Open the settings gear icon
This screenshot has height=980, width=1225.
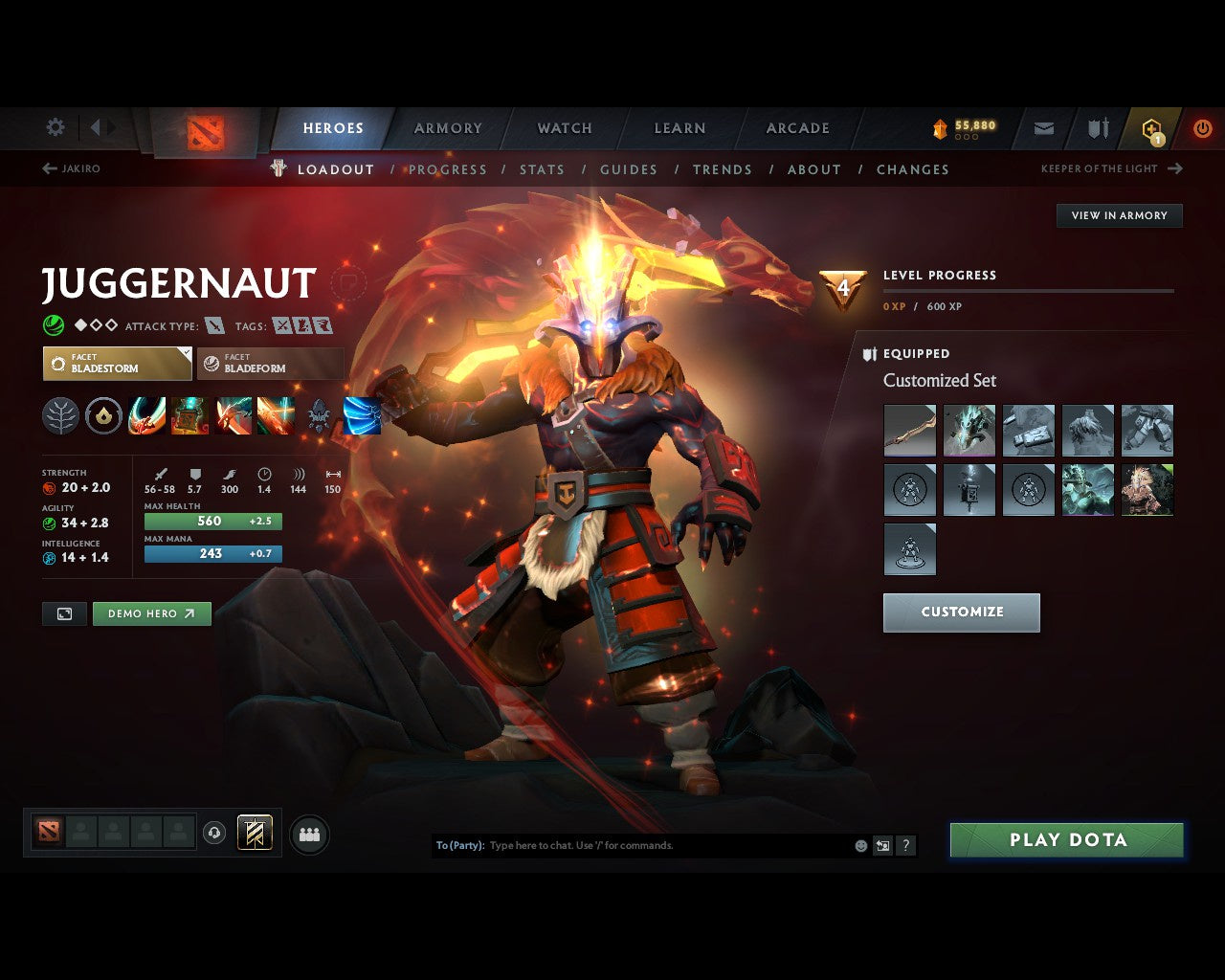click(55, 127)
